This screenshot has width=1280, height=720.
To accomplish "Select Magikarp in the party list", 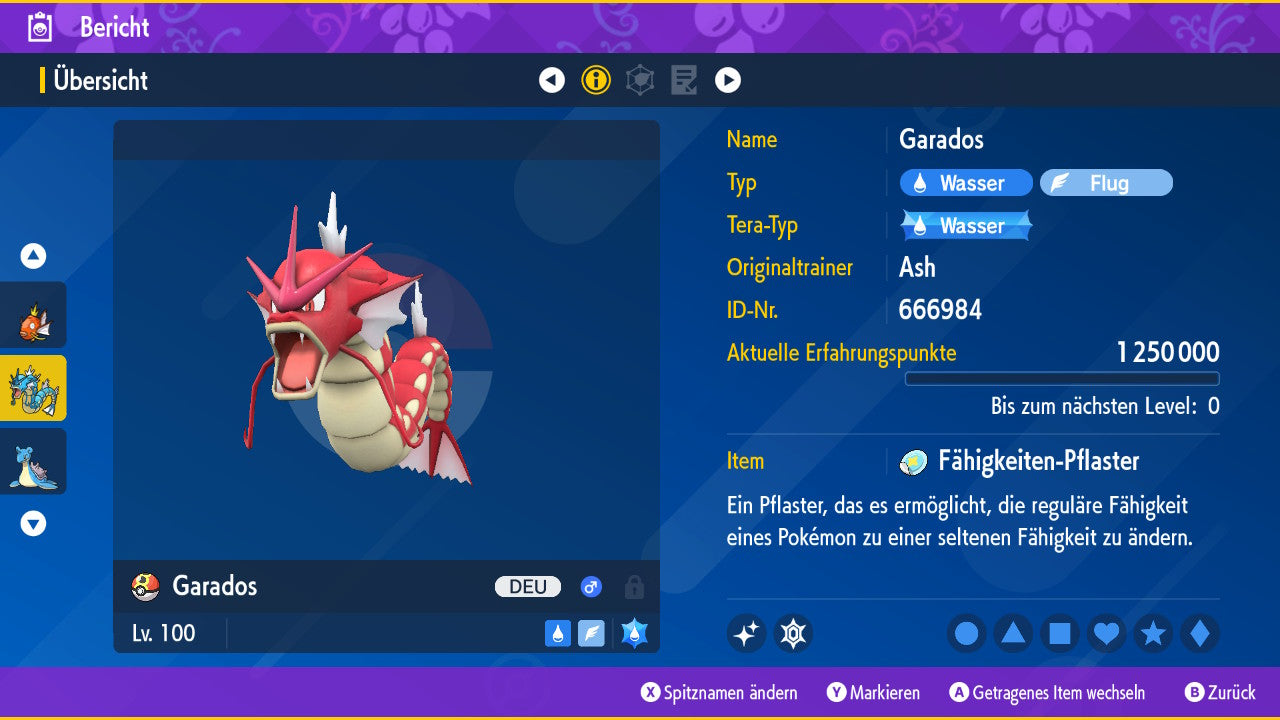I will pos(34,316).
